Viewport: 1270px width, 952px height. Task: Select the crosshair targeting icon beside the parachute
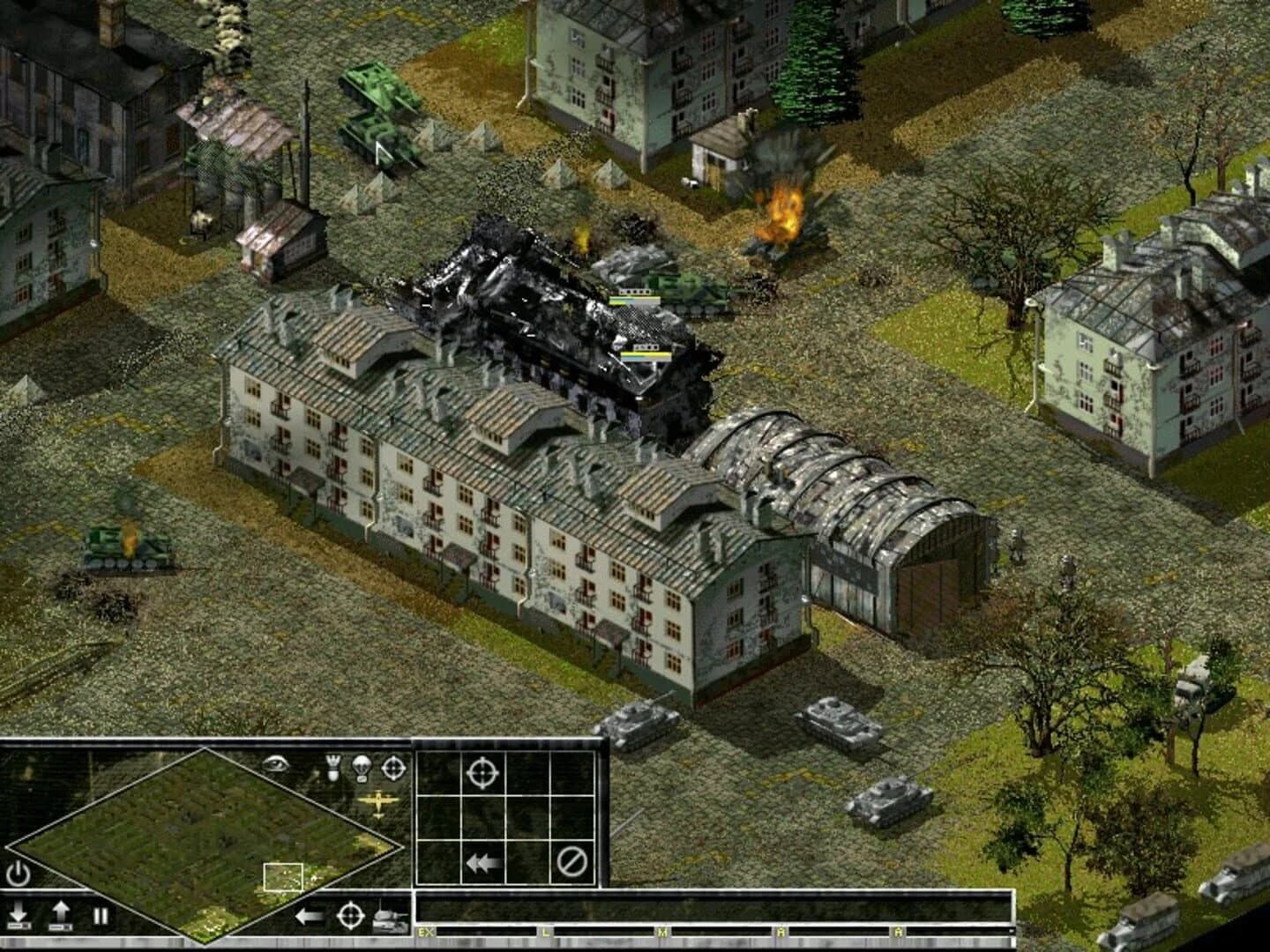point(392,768)
